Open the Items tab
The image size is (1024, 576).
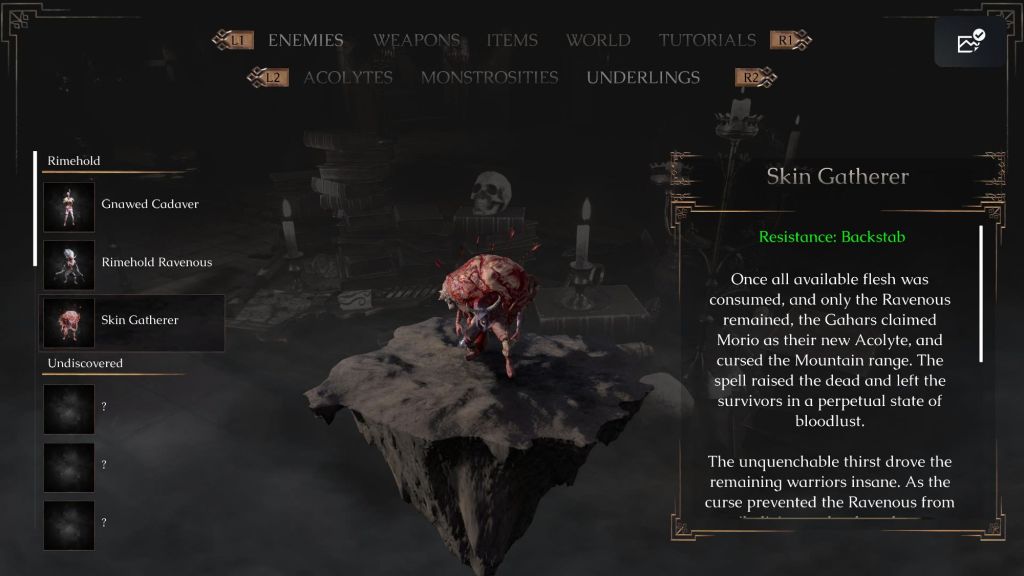[512, 41]
